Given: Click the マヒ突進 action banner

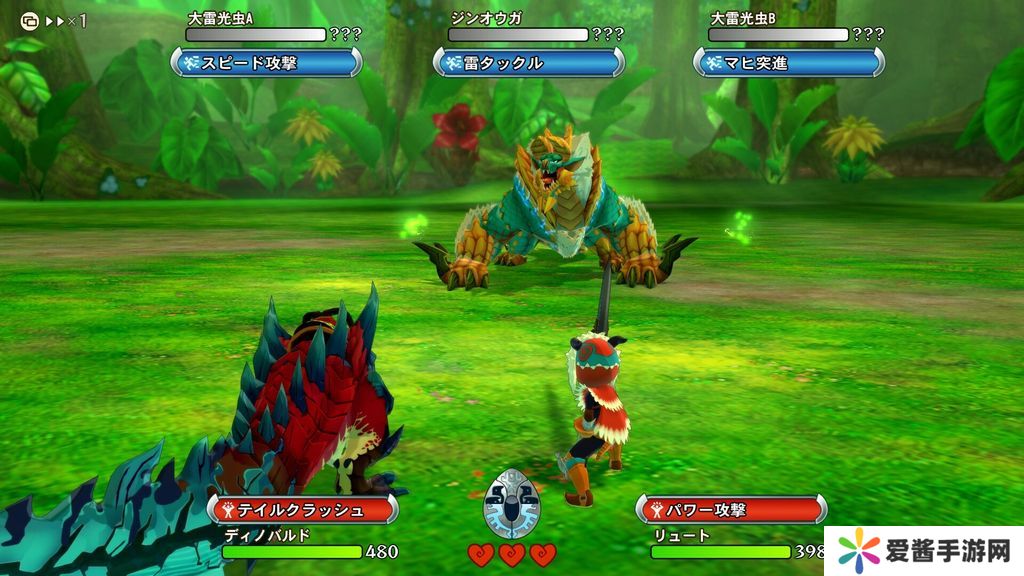Looking at the screenshot, I should coord(789,63).
